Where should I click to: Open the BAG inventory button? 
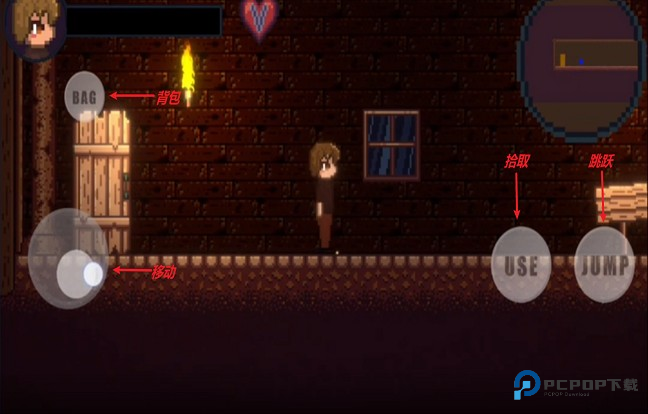[85, 97]
